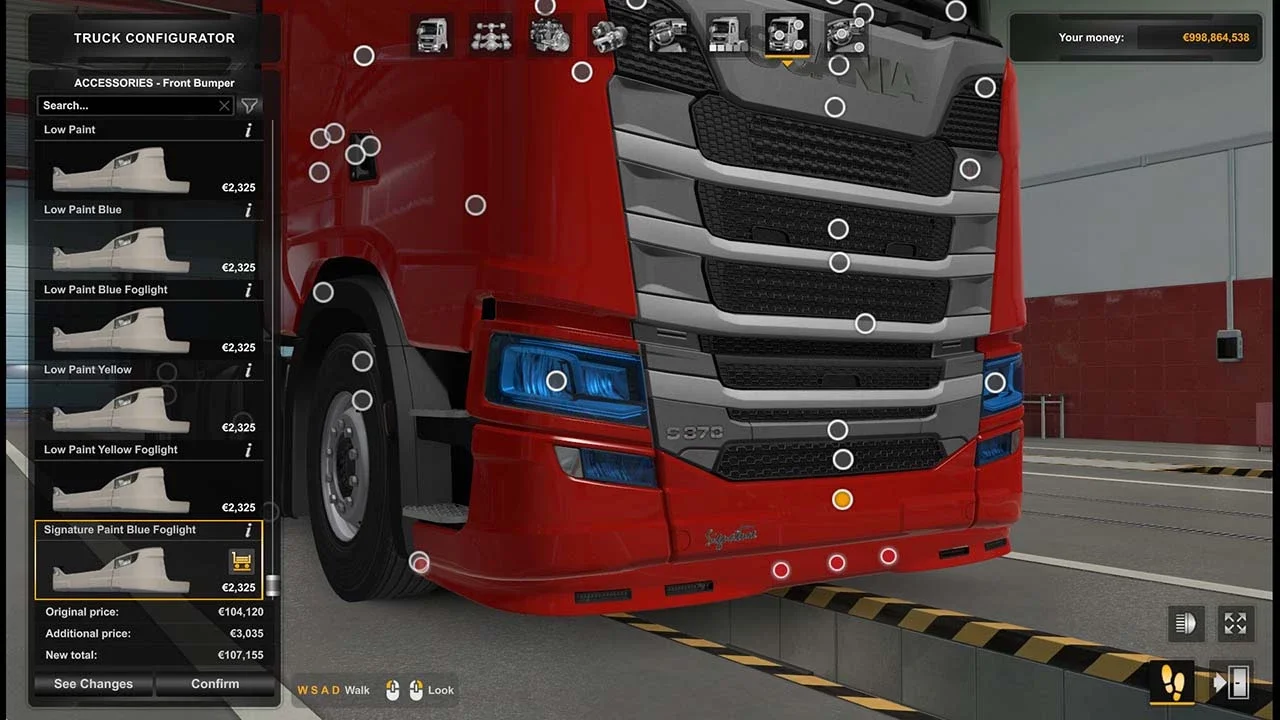The image size is (1280, 720).
Task: Switch to the rightmost accessories tab
Action: 846,36
